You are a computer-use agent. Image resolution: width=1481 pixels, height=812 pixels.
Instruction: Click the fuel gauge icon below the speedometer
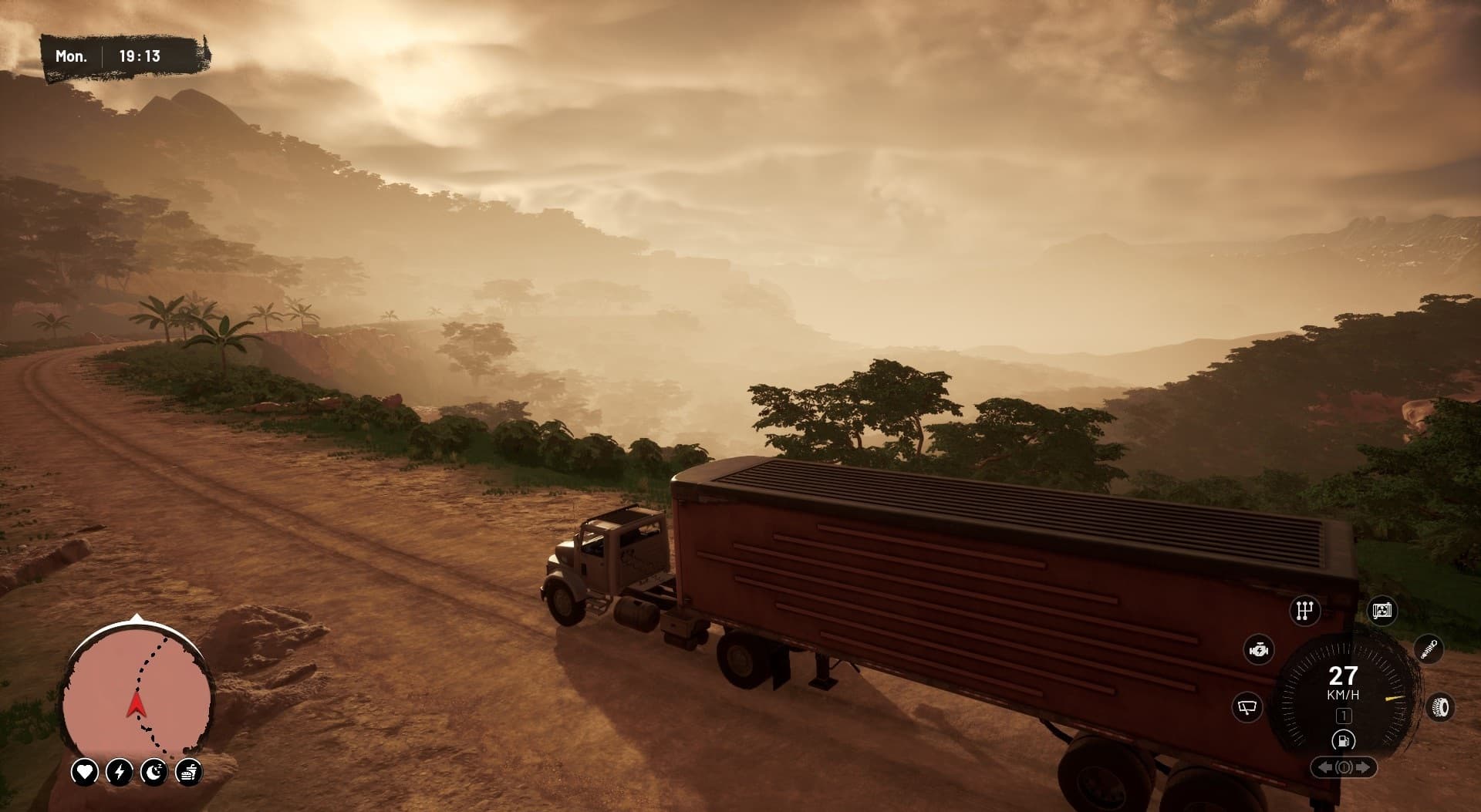[x=1344, y=741]
